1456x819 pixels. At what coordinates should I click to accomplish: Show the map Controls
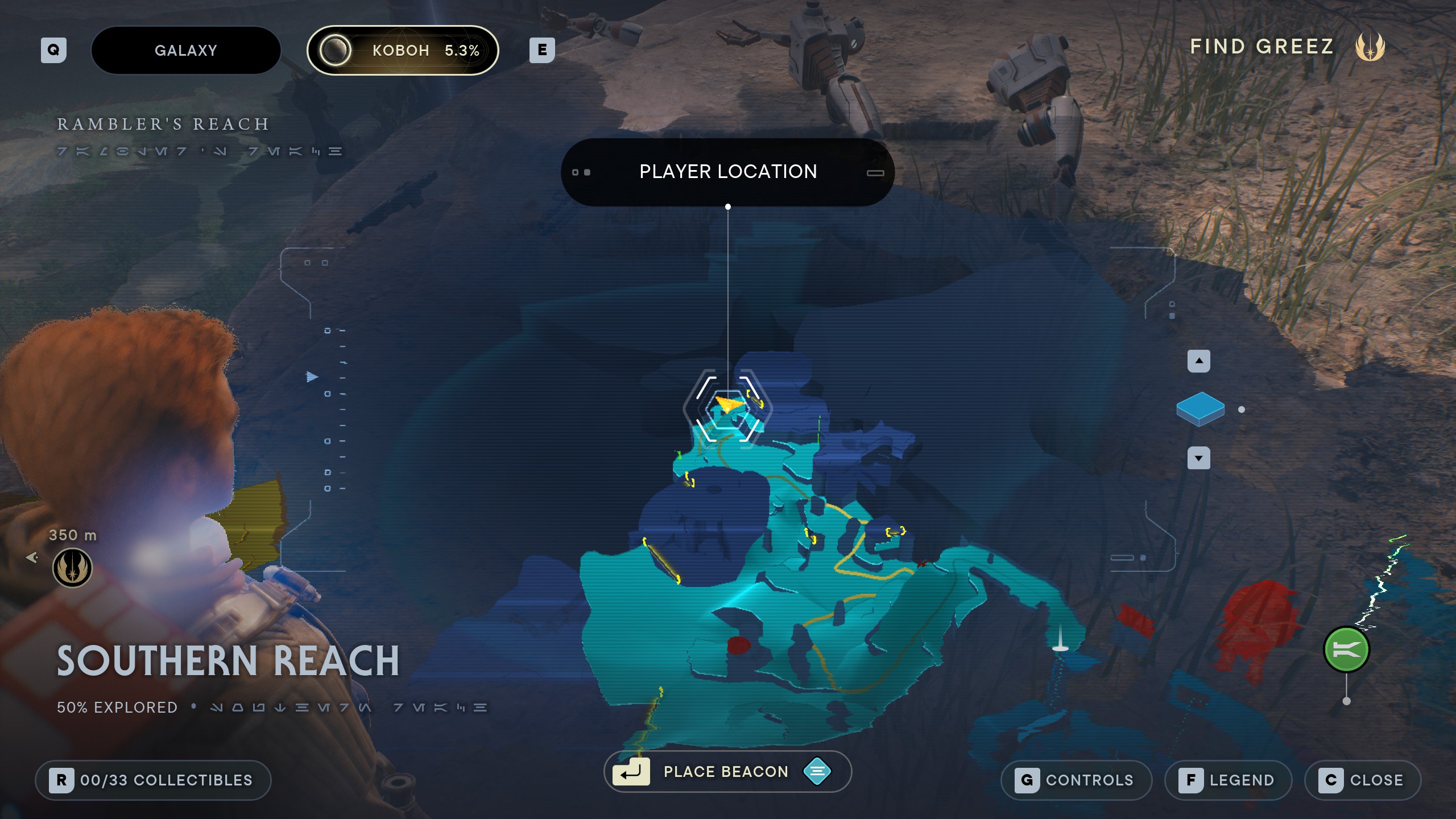coord(1076,780)
